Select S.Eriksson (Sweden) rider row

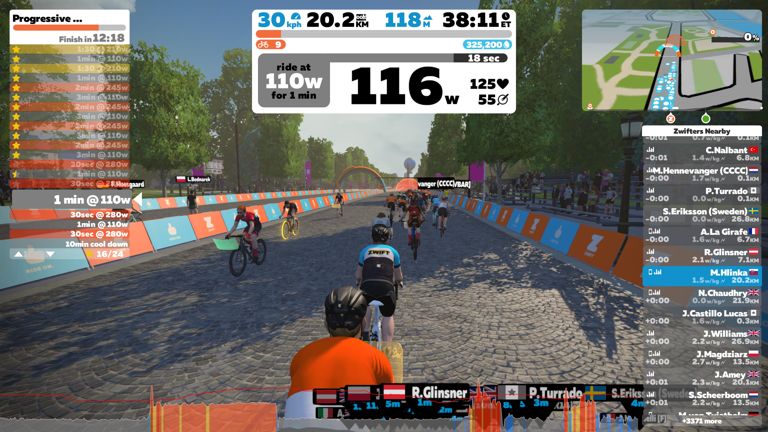point(702,215)
